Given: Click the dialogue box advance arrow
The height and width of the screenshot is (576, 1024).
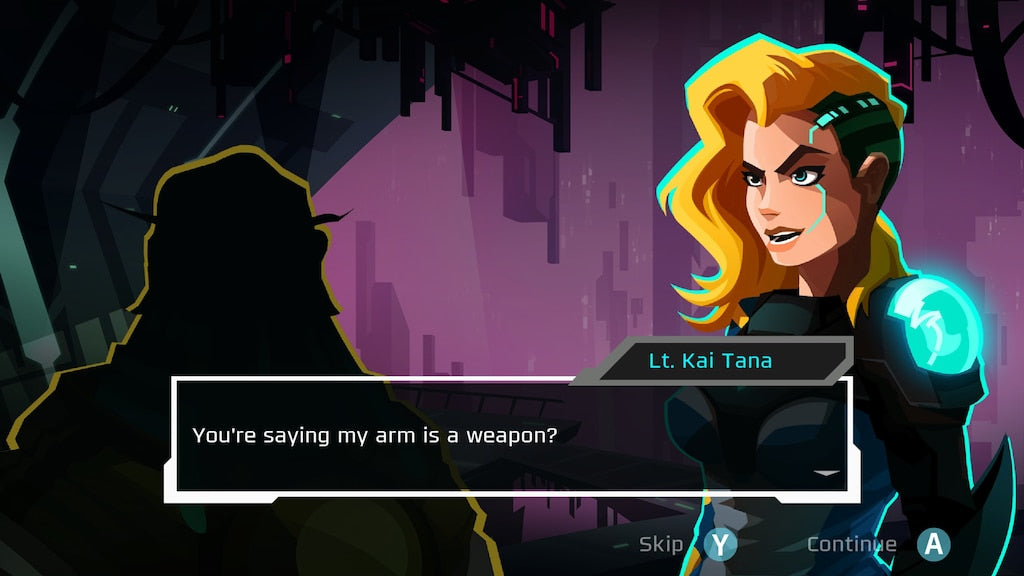Looking at the screenshot, I should click(x=826, y=473).
